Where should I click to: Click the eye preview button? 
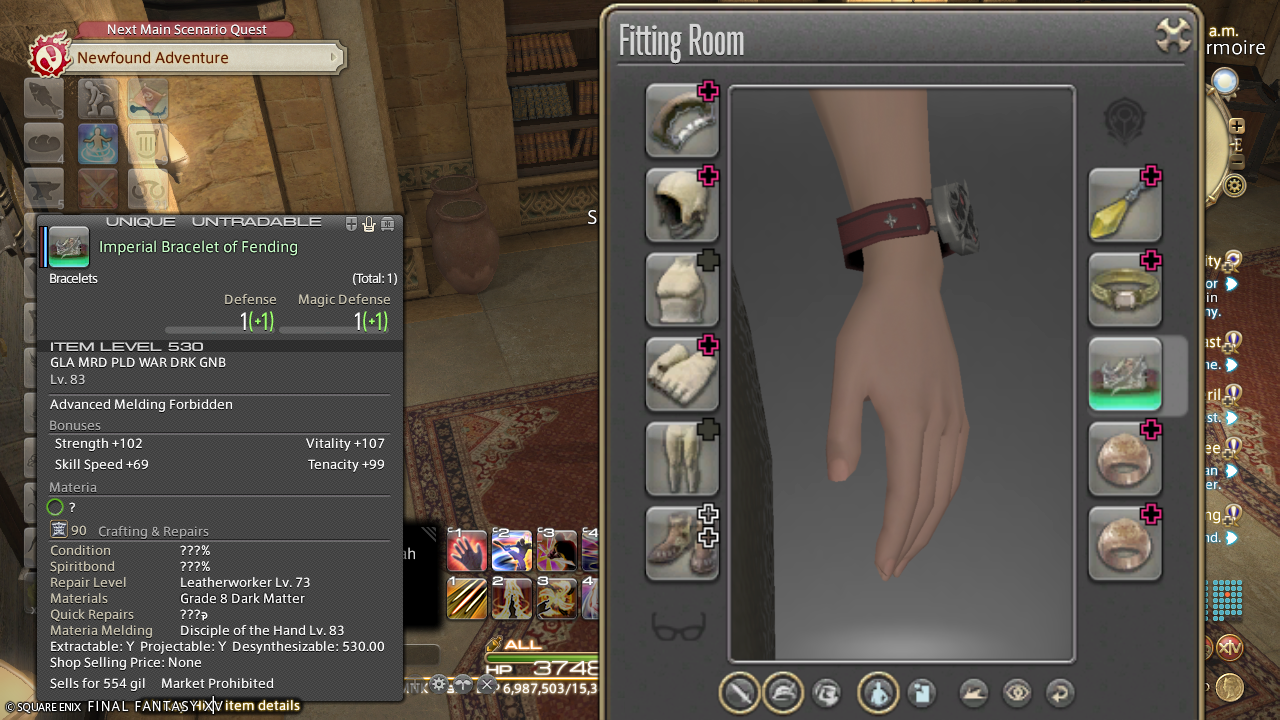click(1017, 692)
